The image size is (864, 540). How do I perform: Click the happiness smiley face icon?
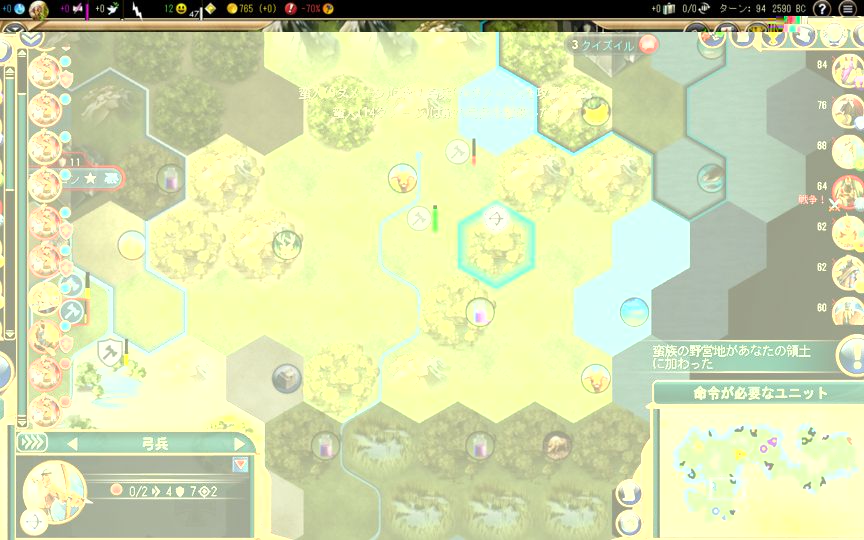click(181, 9)
